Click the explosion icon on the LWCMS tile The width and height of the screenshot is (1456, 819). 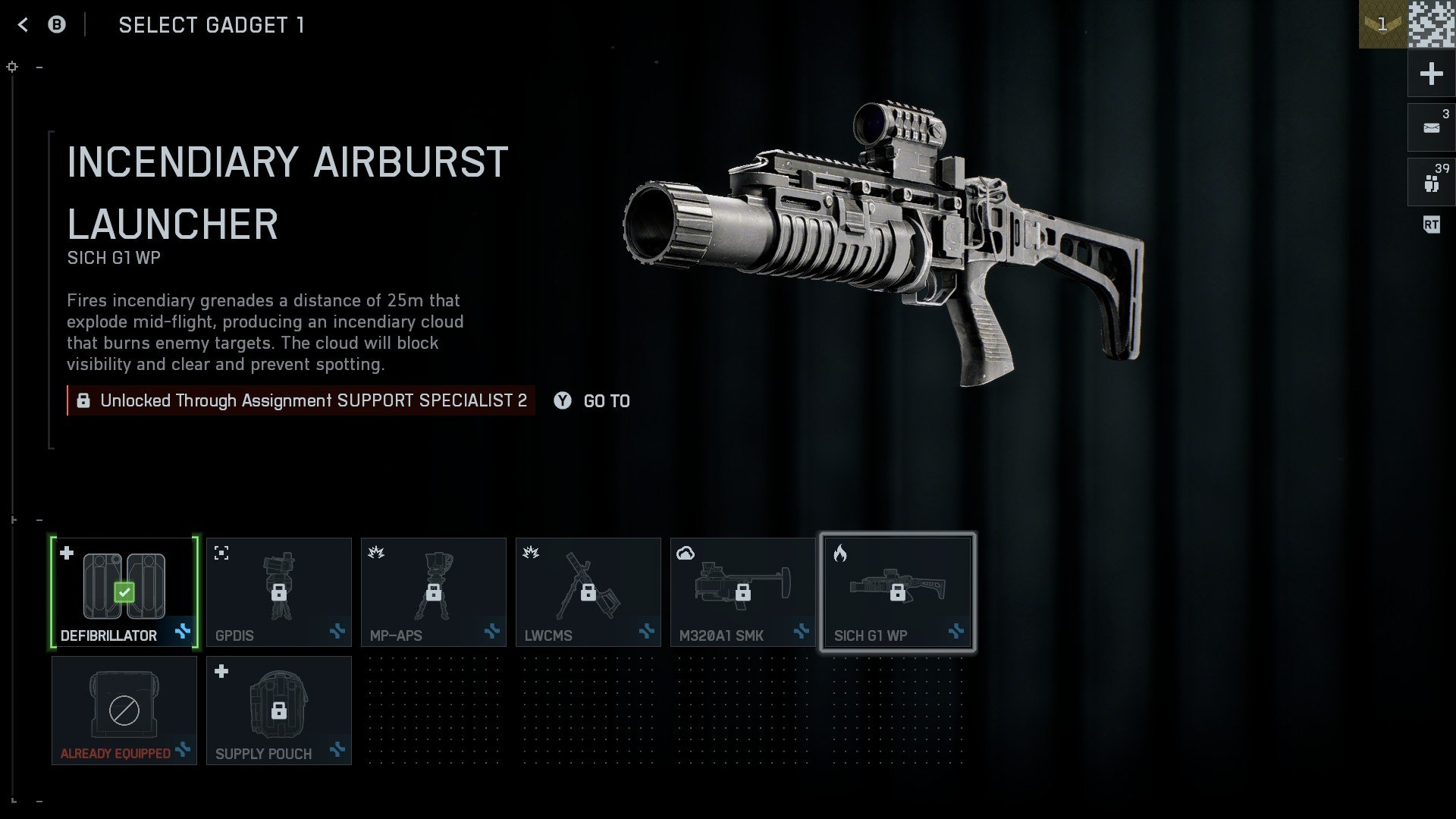tap(531, 554)
